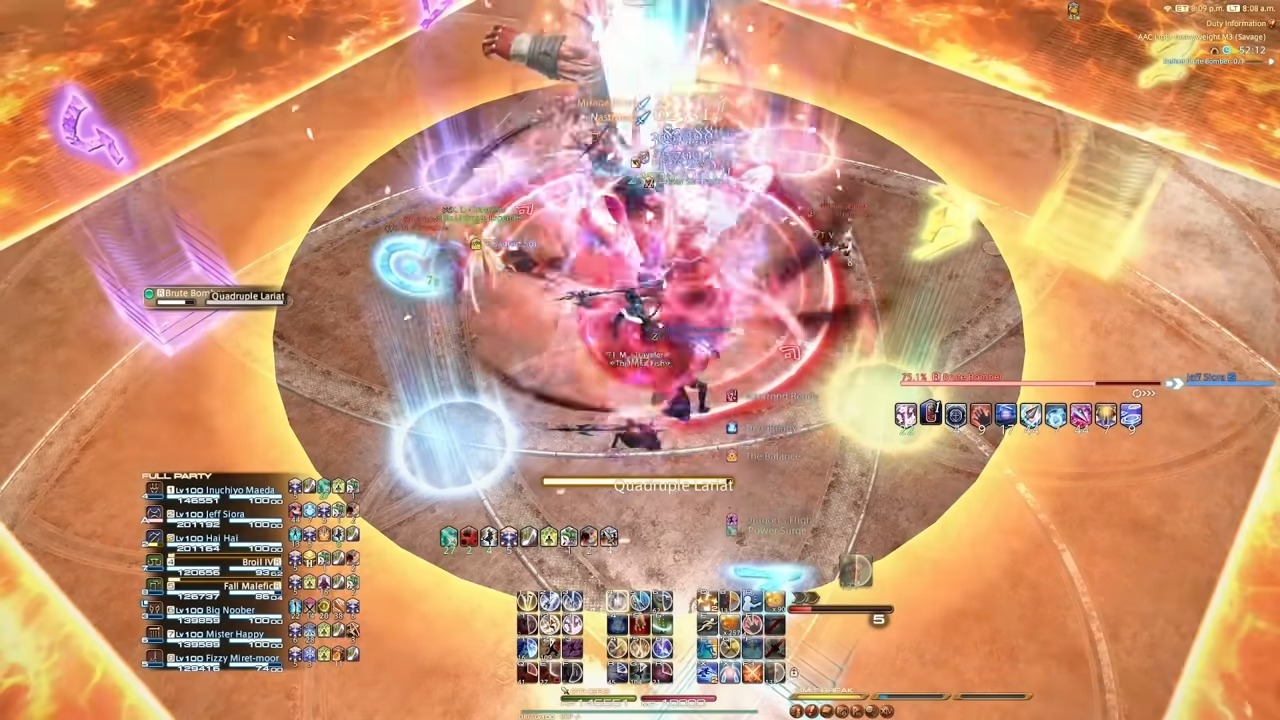Click Brute Bomber's HP bar at 75.1%

coord(1000,383)
